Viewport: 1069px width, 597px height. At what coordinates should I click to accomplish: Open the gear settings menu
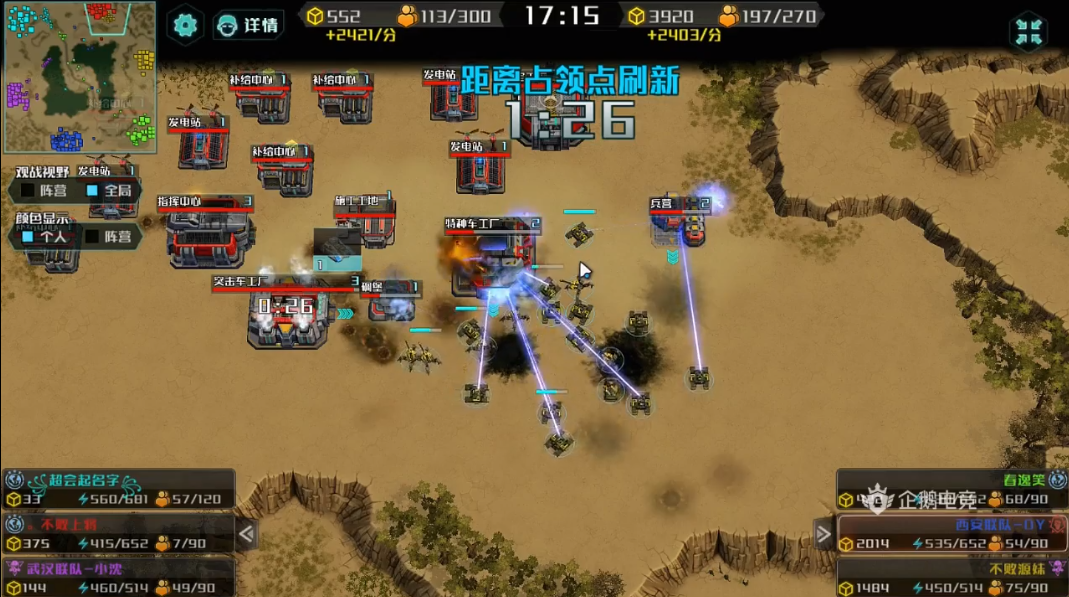(185, 25)
